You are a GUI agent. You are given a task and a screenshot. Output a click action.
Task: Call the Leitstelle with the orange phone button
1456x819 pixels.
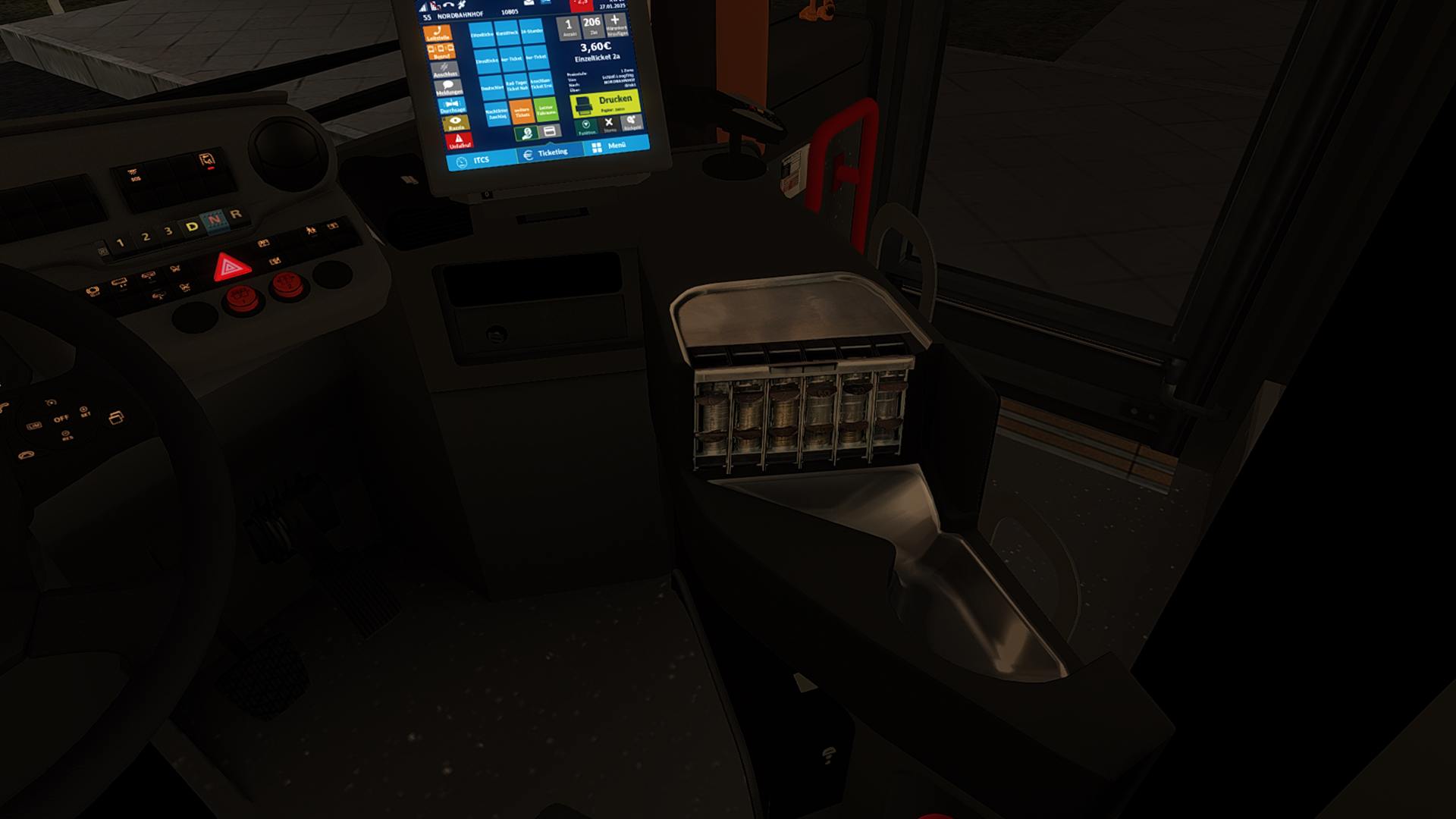[438, 33]
